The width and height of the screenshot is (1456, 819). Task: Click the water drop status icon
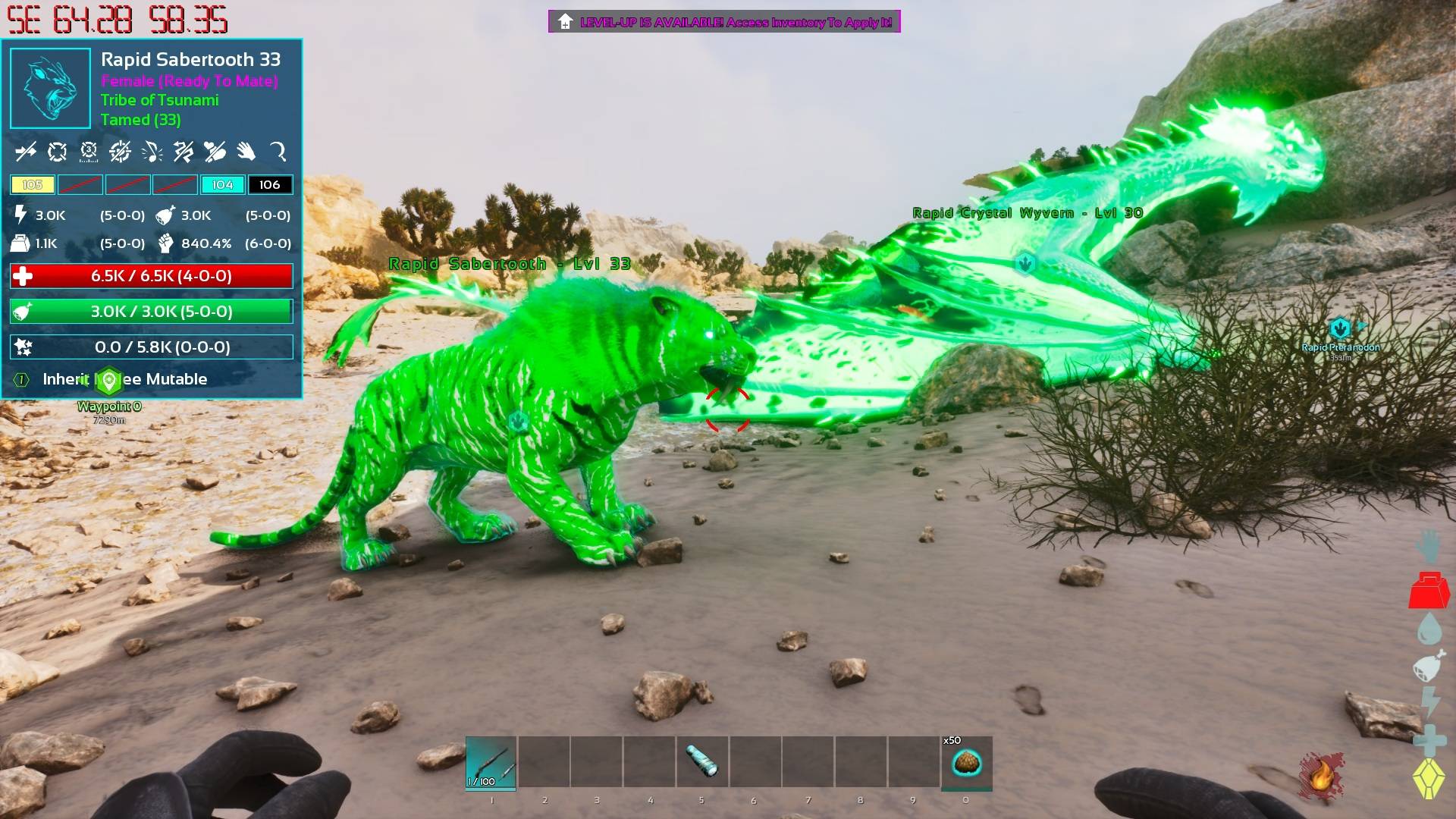click(1429, 629)
